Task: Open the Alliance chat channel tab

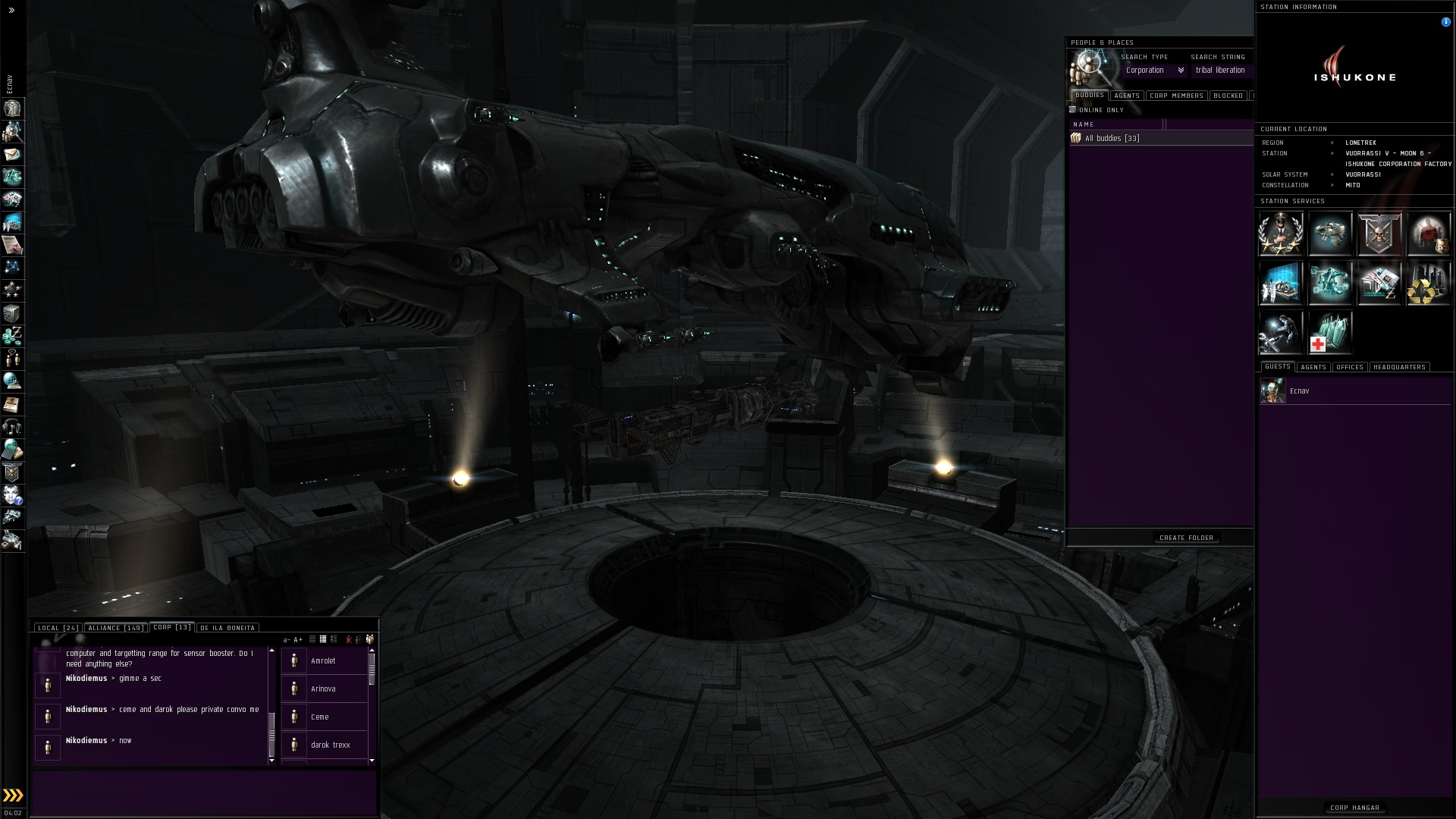Action: 115,628
